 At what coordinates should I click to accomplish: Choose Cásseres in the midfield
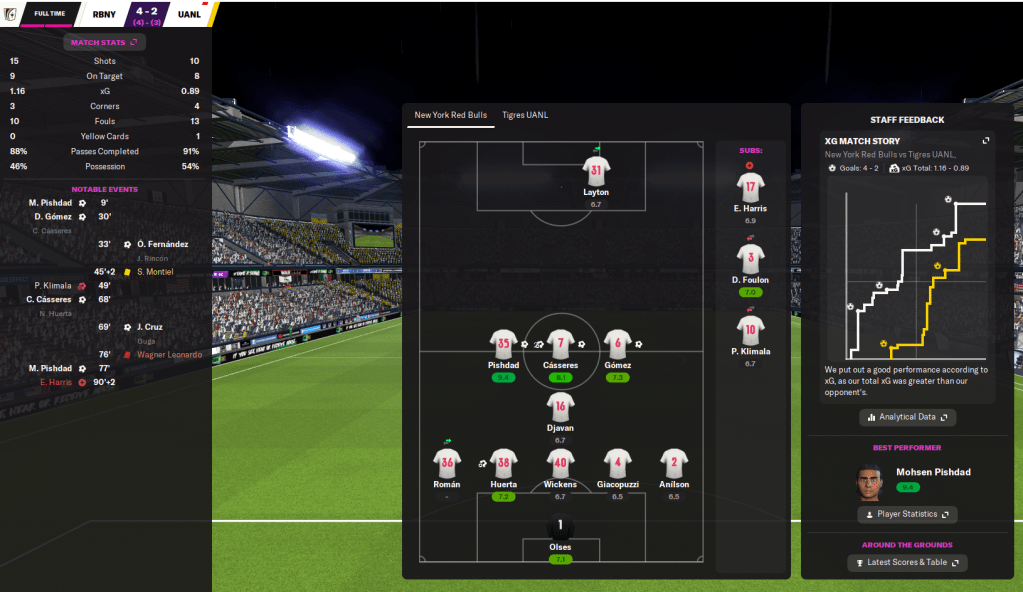560,344
